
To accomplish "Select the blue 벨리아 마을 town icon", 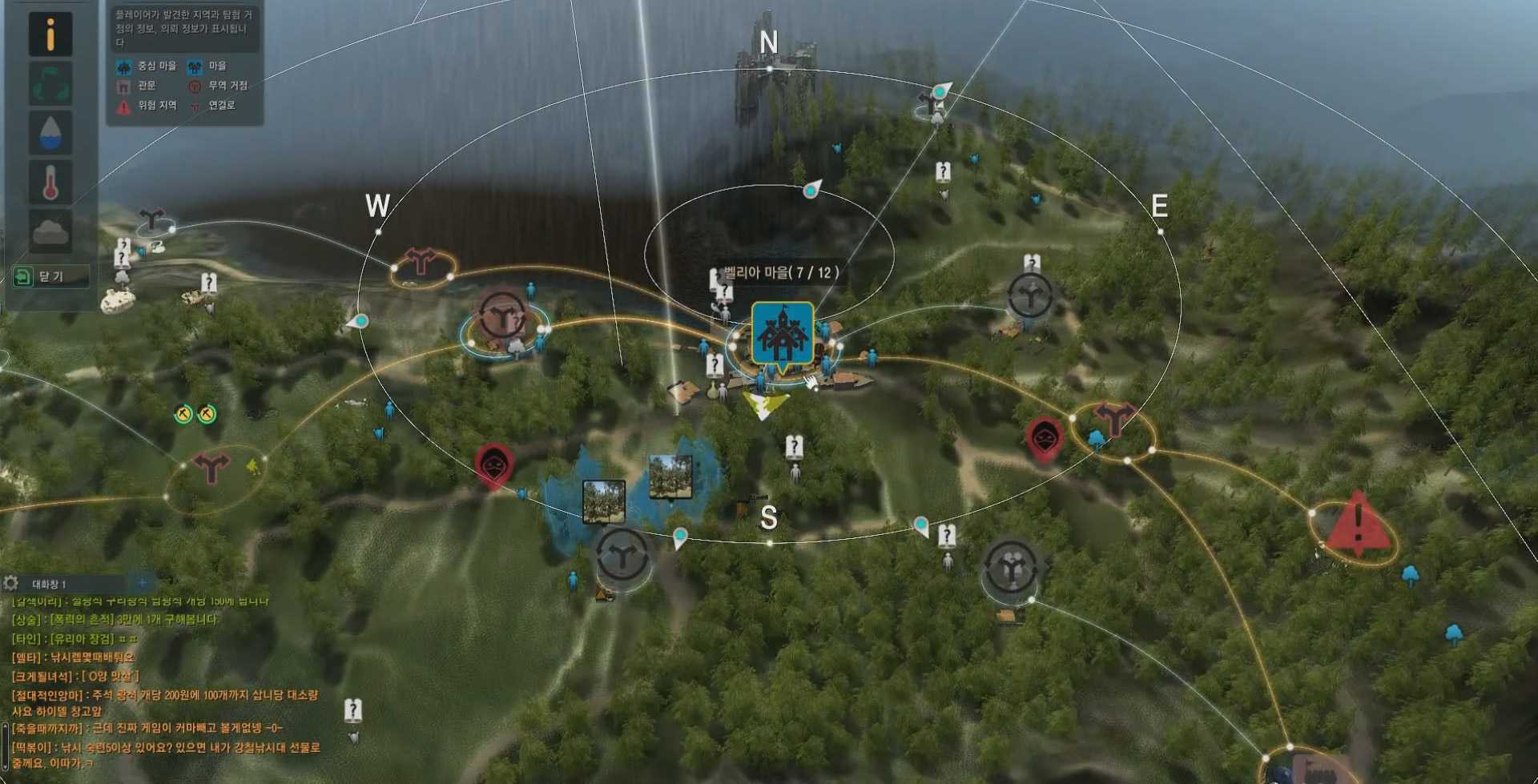I will (x=783, y=333).
